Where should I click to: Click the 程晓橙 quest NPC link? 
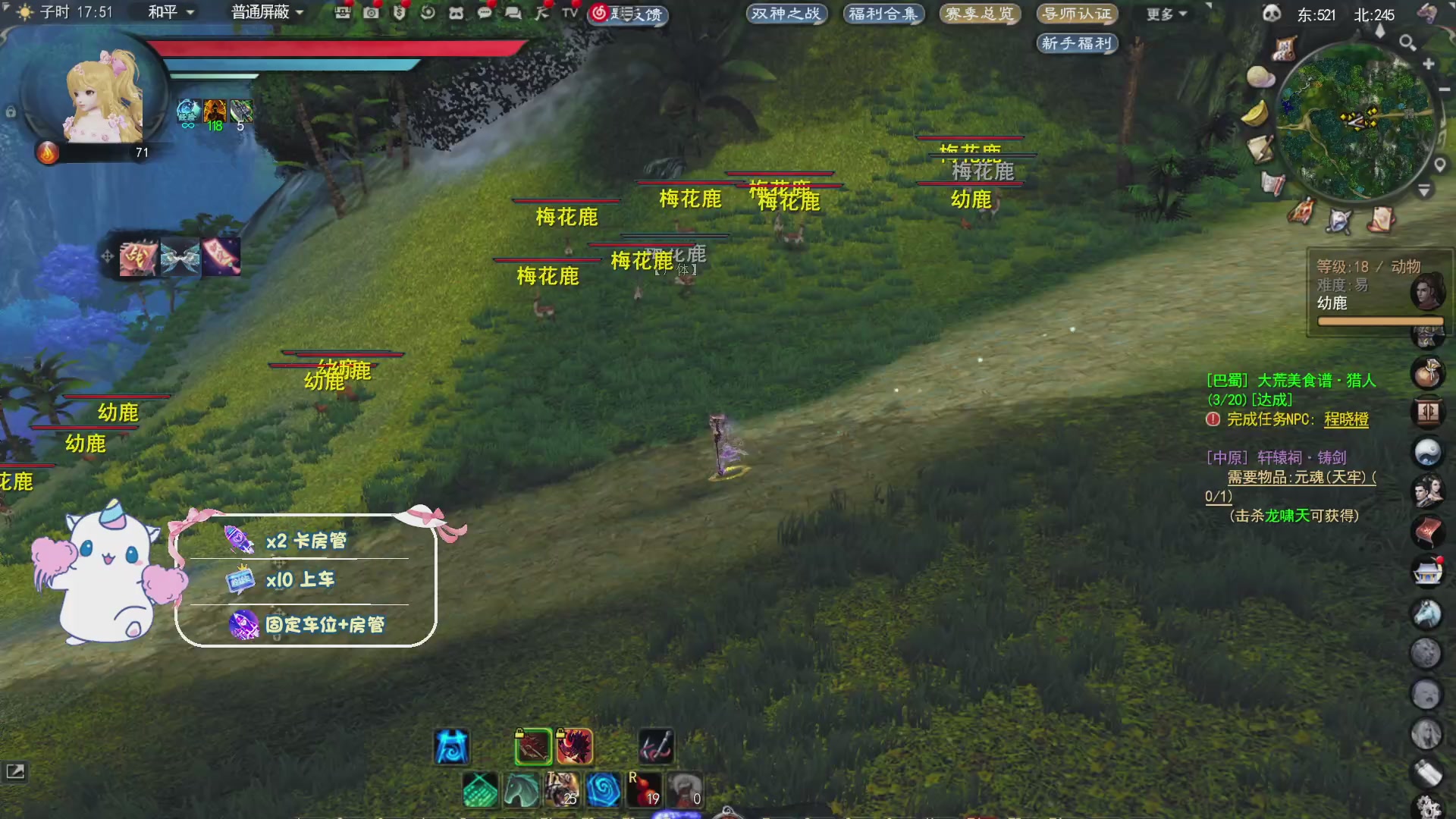click(x=1348, y=419)
